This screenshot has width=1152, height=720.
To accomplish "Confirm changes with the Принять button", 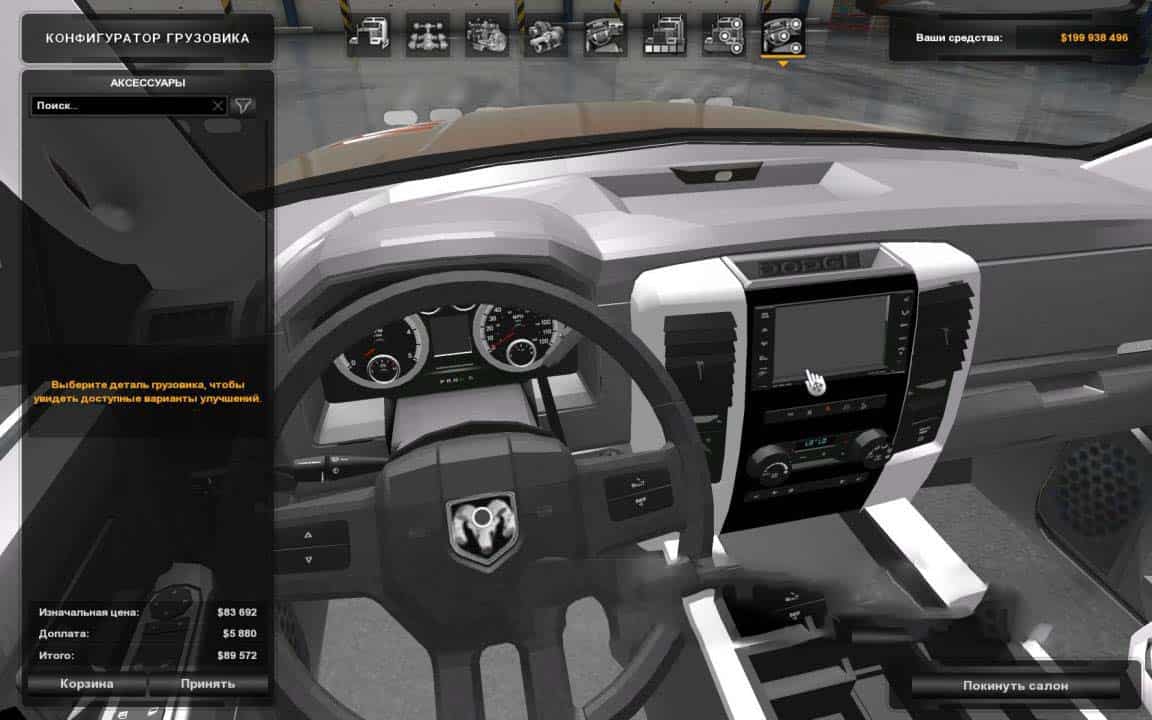I will tap(208, 684).
